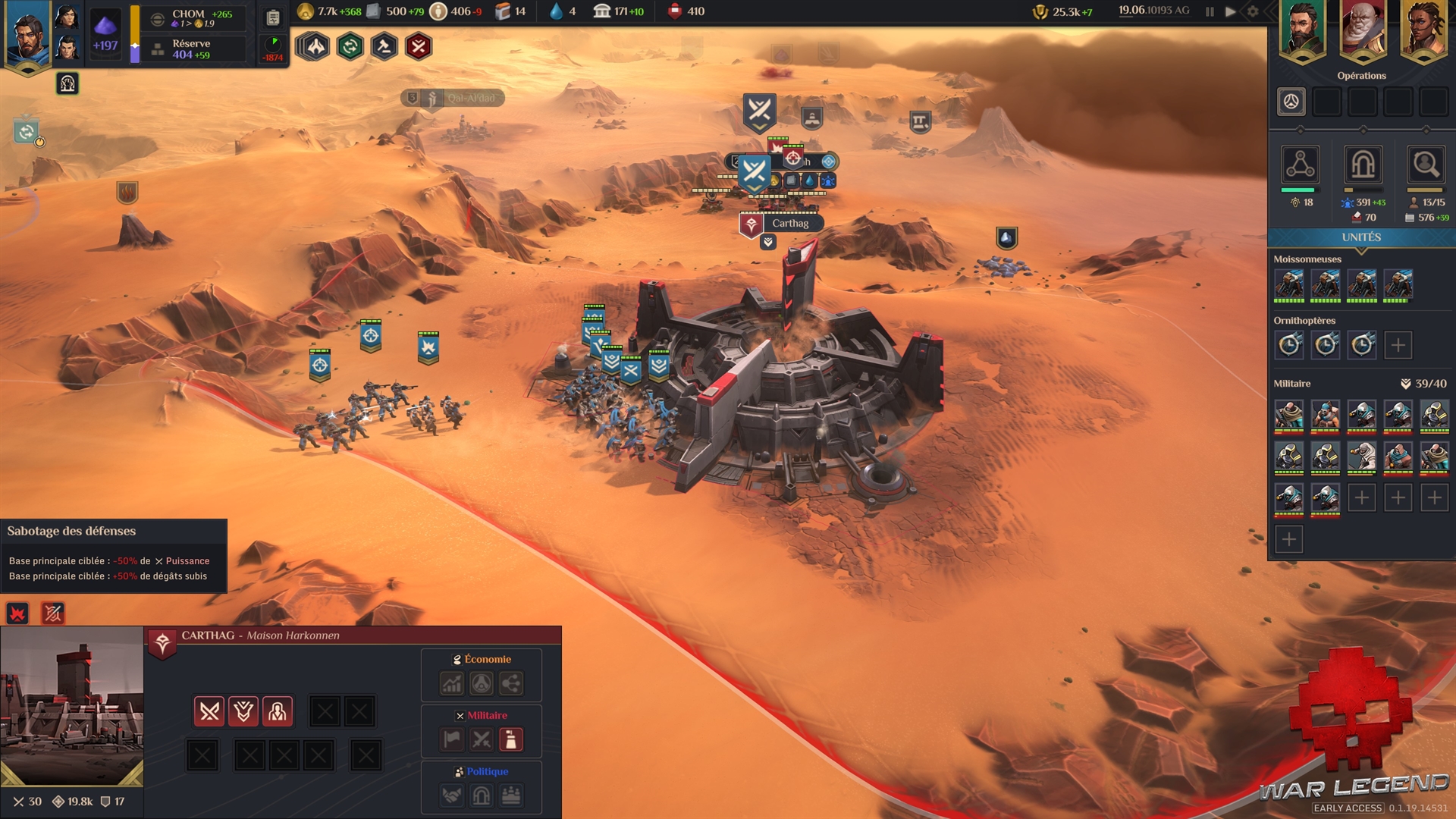
Task: Open the CHOM stock market panel
Action: pyautogui.click(x=194, y=18)
